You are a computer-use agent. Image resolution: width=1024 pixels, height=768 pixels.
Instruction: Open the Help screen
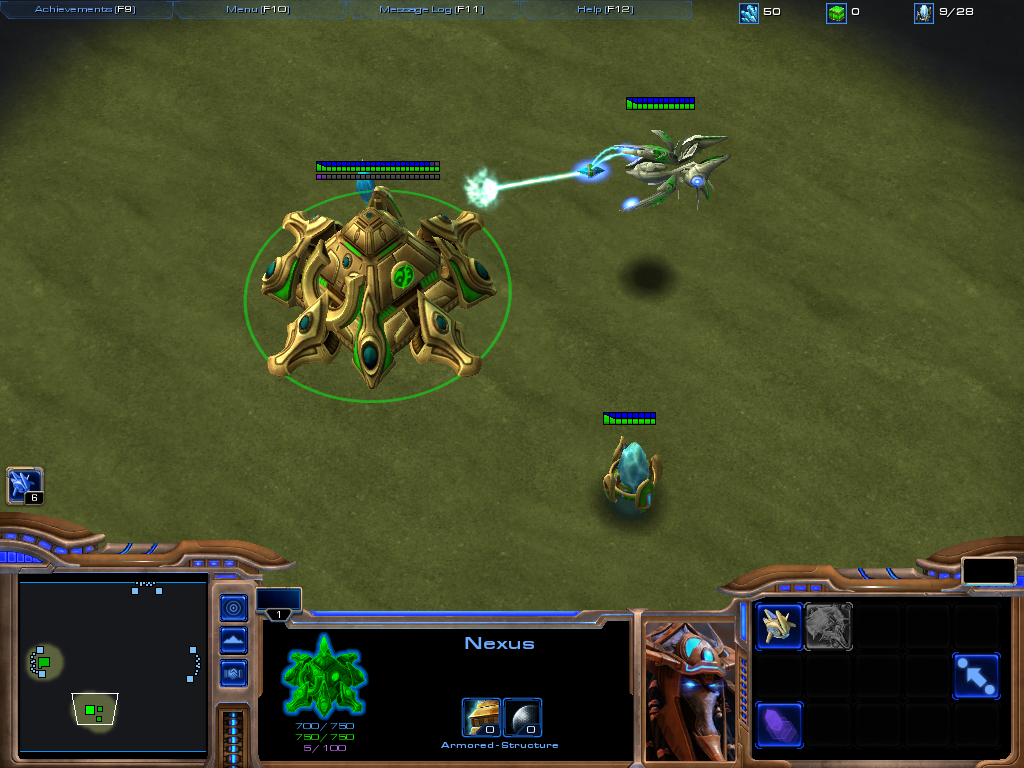pos(605,10)
